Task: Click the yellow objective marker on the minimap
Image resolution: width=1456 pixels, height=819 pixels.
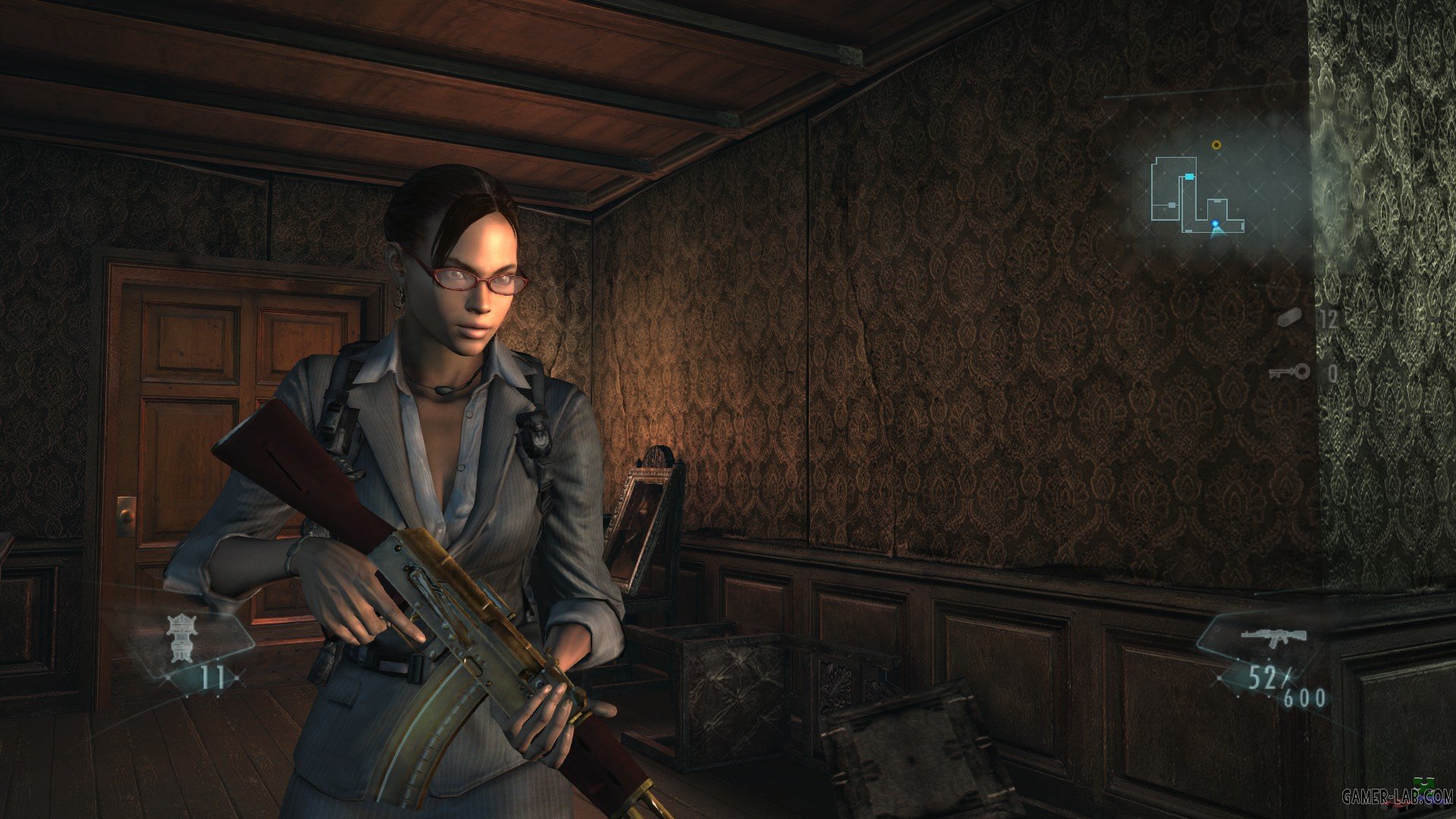Action: pos(1216,145)
